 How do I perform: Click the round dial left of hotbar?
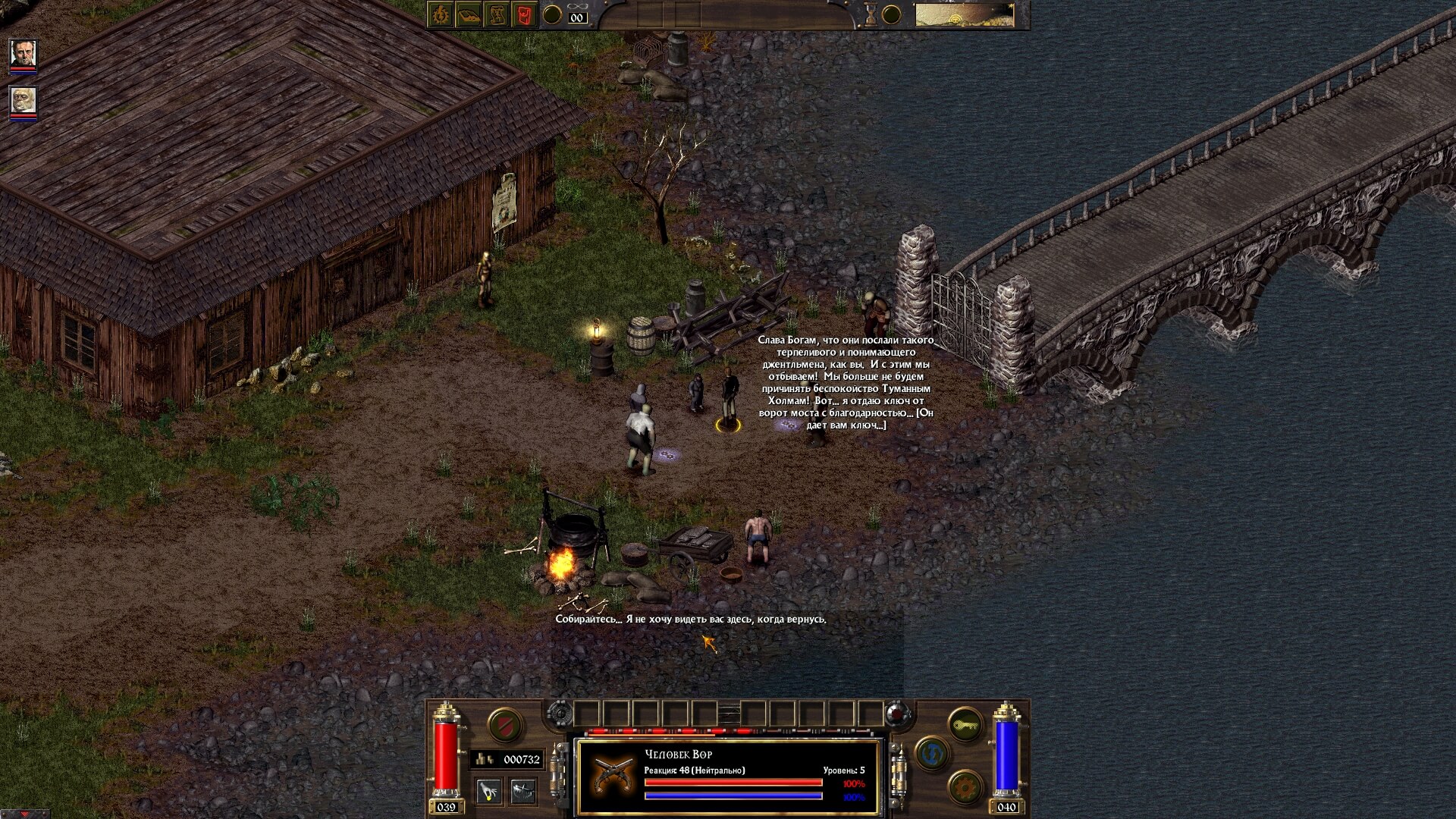[560, 714]
